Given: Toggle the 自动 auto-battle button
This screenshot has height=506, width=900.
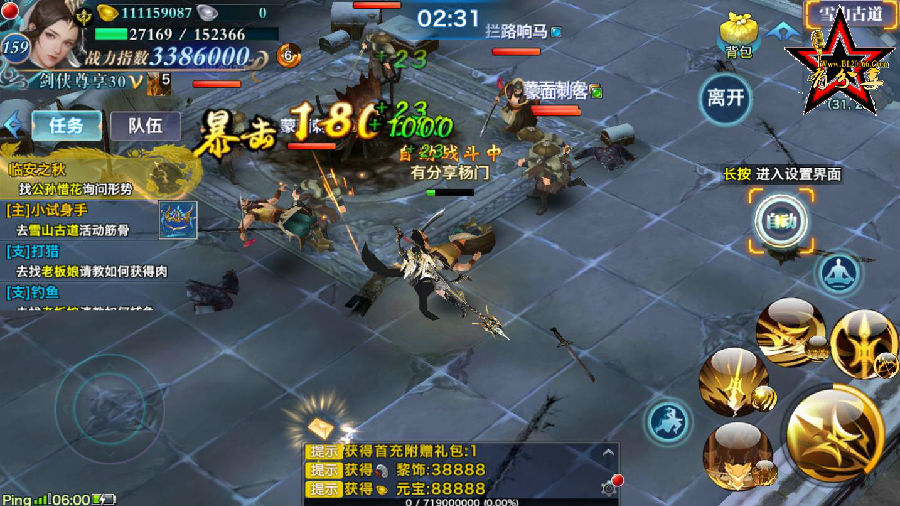Looking at the screenshot, I should (x=780, y=221).
